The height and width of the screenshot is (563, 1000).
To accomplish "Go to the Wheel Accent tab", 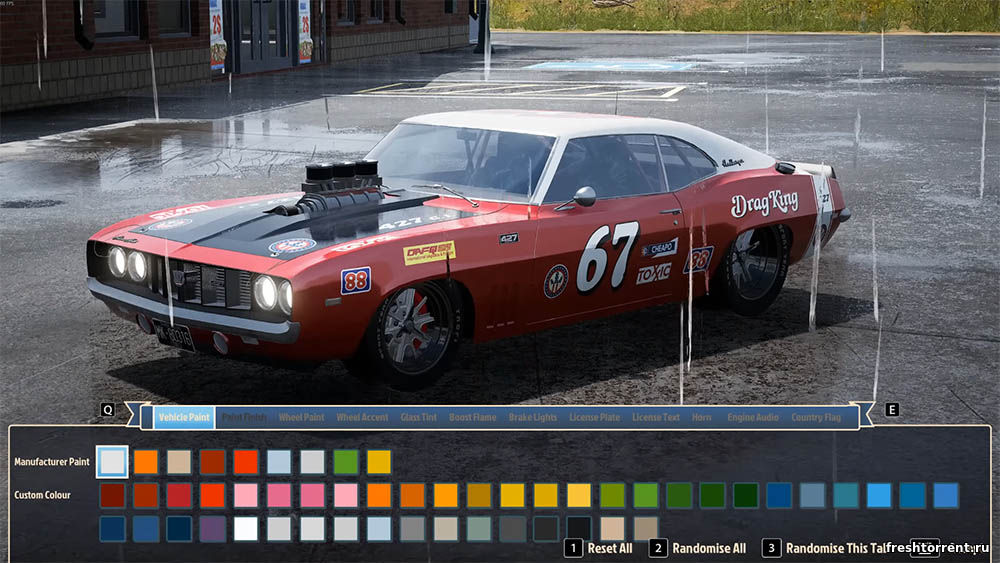I will point(362,417).
